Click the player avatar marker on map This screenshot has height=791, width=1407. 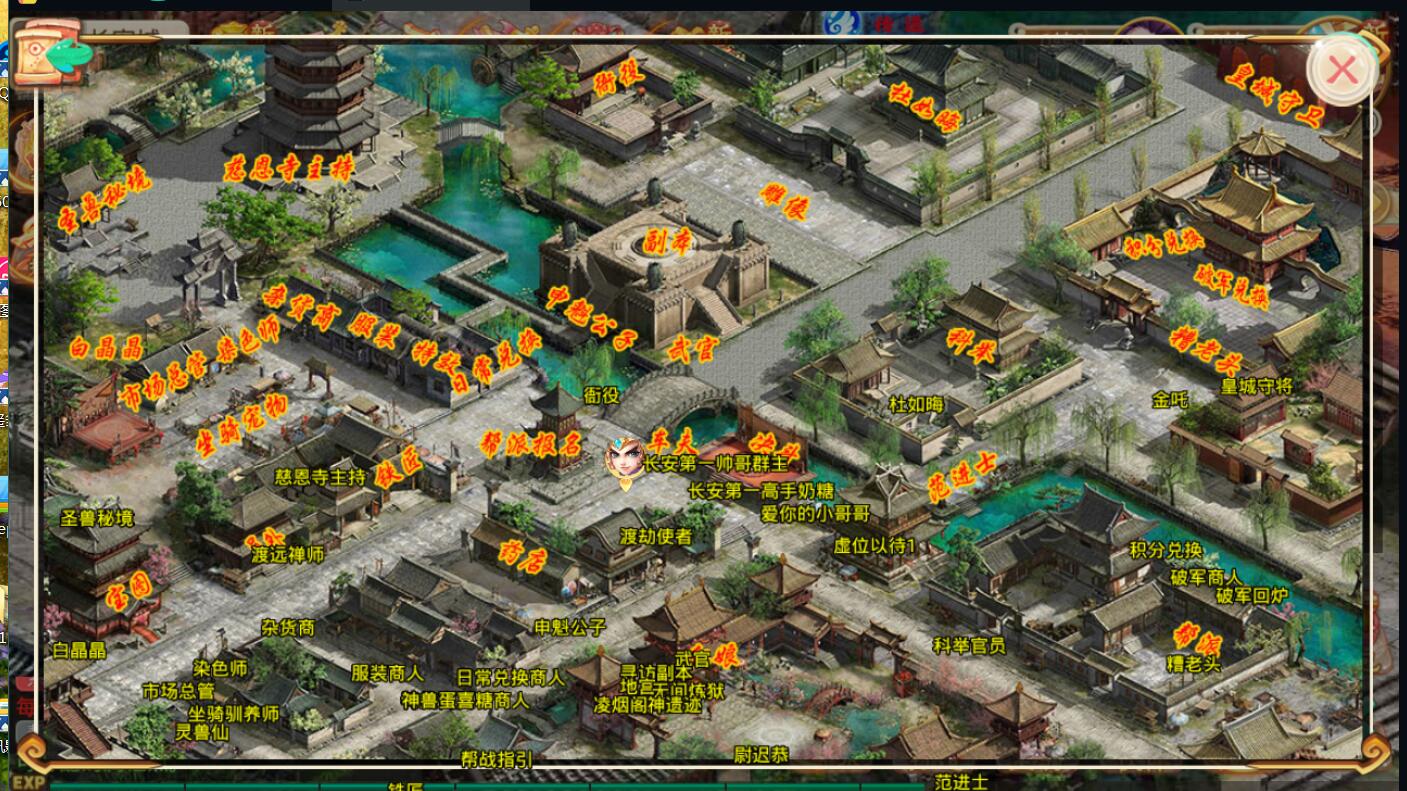click(625, 460)
